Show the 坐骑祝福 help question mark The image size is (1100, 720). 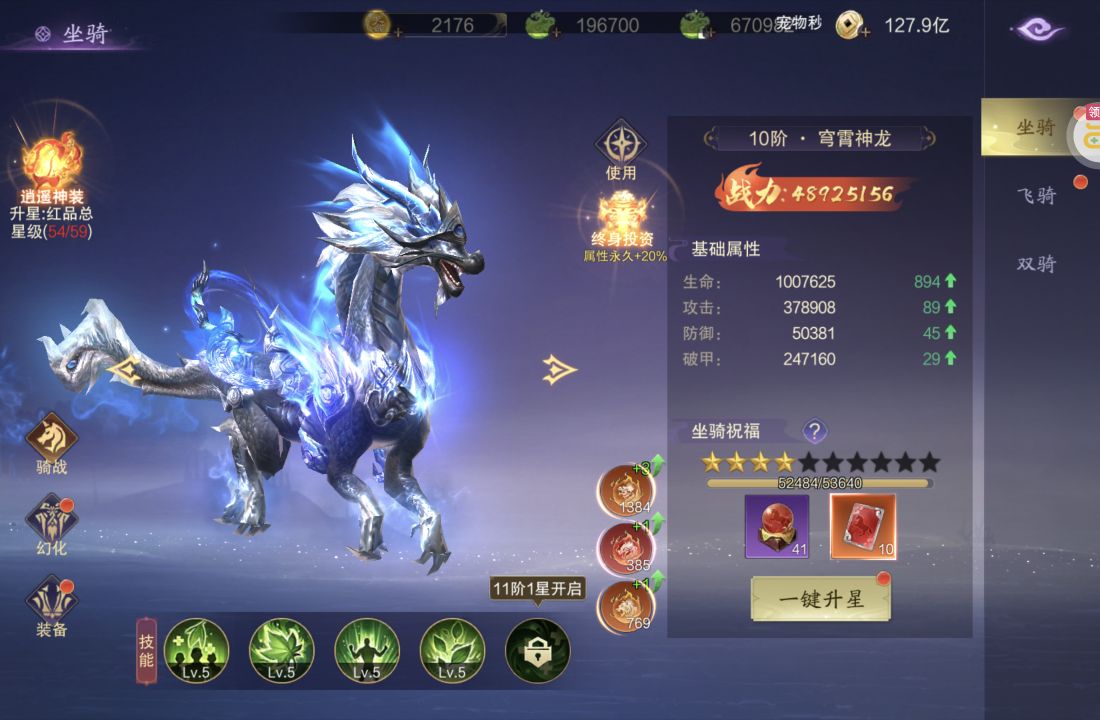click(815, 431)
